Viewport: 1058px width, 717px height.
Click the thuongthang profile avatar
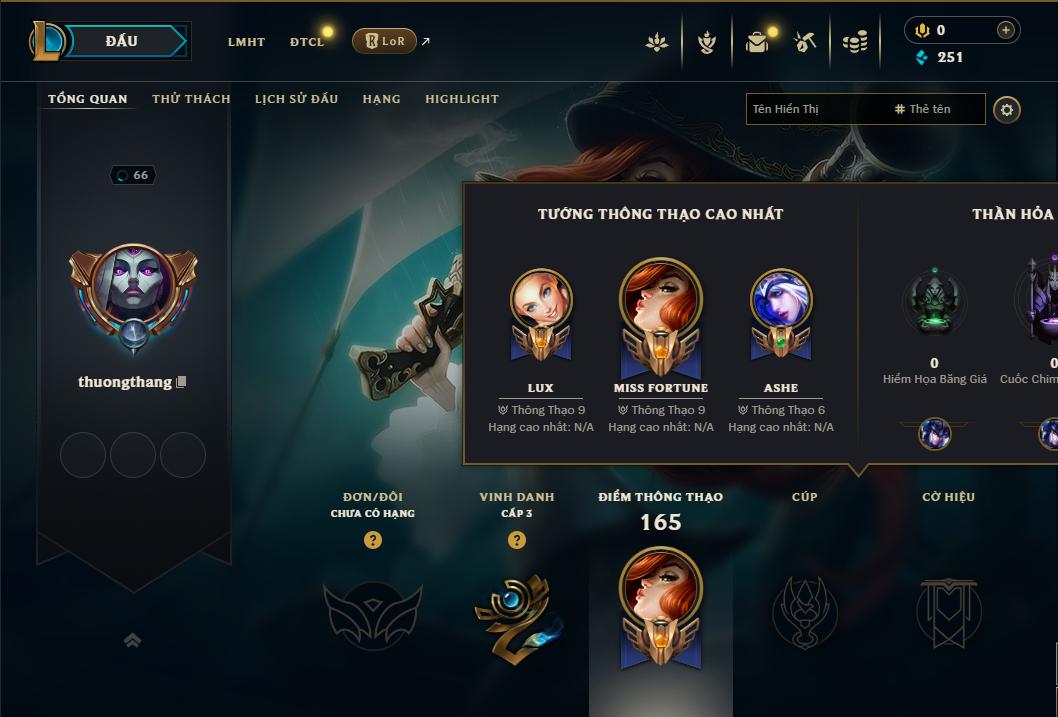tap(133, 290)
